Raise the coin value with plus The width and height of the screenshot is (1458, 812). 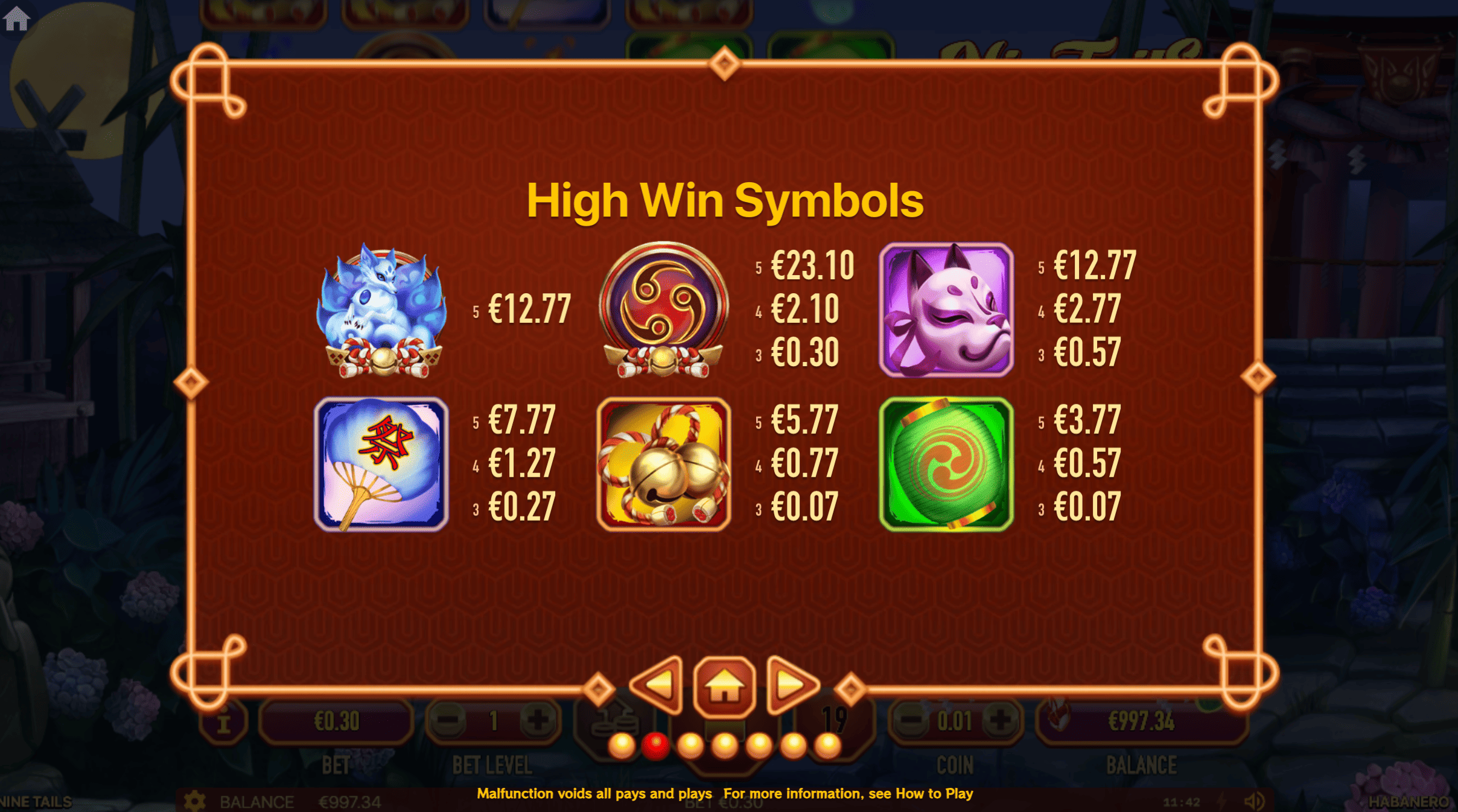tap(999, 720)
